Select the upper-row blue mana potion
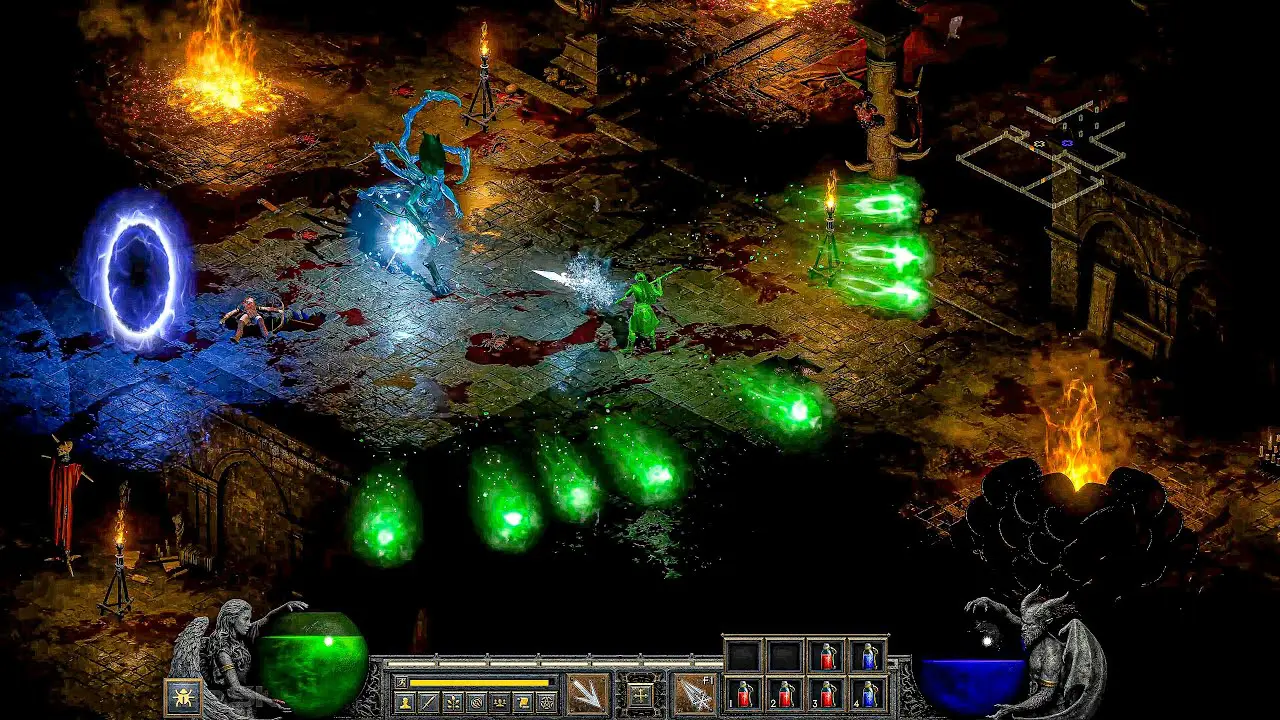Image resolution: width=1280 pixels, height=720 pixels. click(868, 656)
